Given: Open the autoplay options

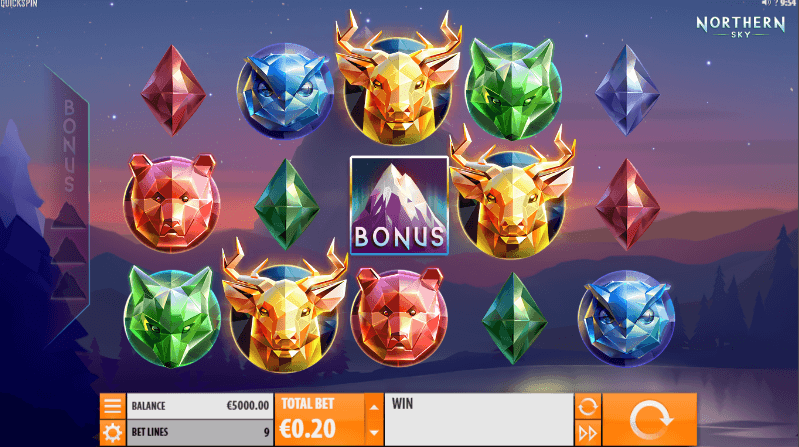Looking at the screenshot, I should (x=587, y=407).
